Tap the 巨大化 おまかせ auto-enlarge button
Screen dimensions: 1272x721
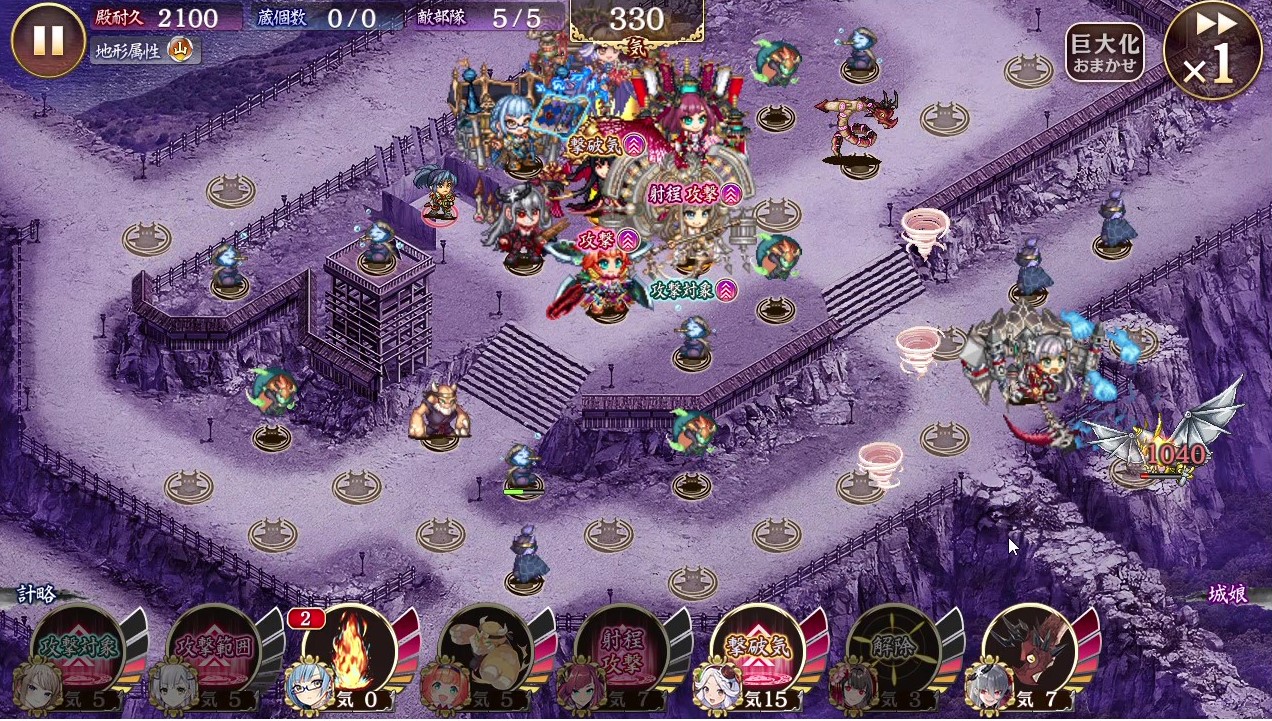[x=1104, y=54]
